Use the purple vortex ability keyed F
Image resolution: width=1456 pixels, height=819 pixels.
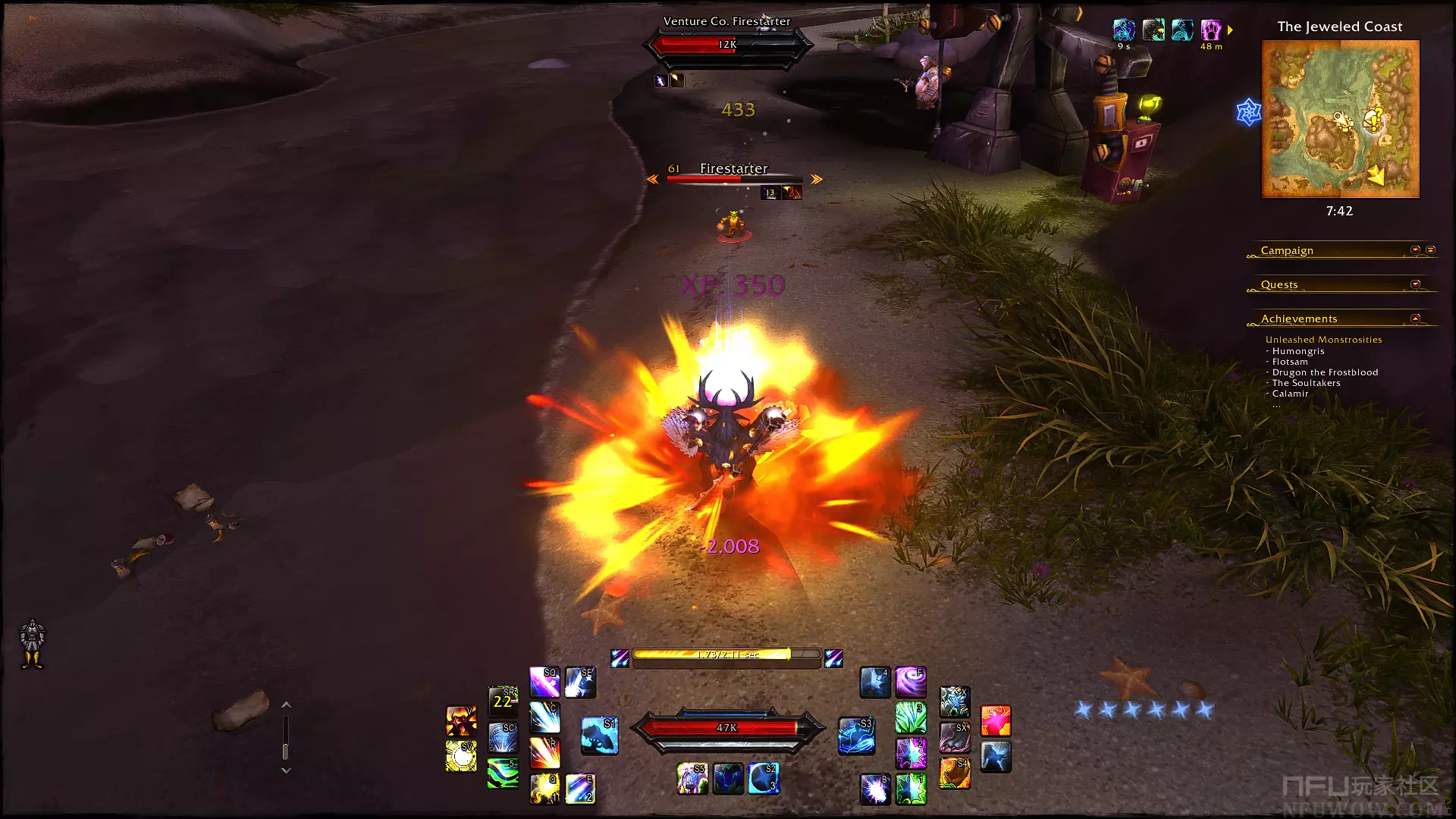(x=911, y=682)
